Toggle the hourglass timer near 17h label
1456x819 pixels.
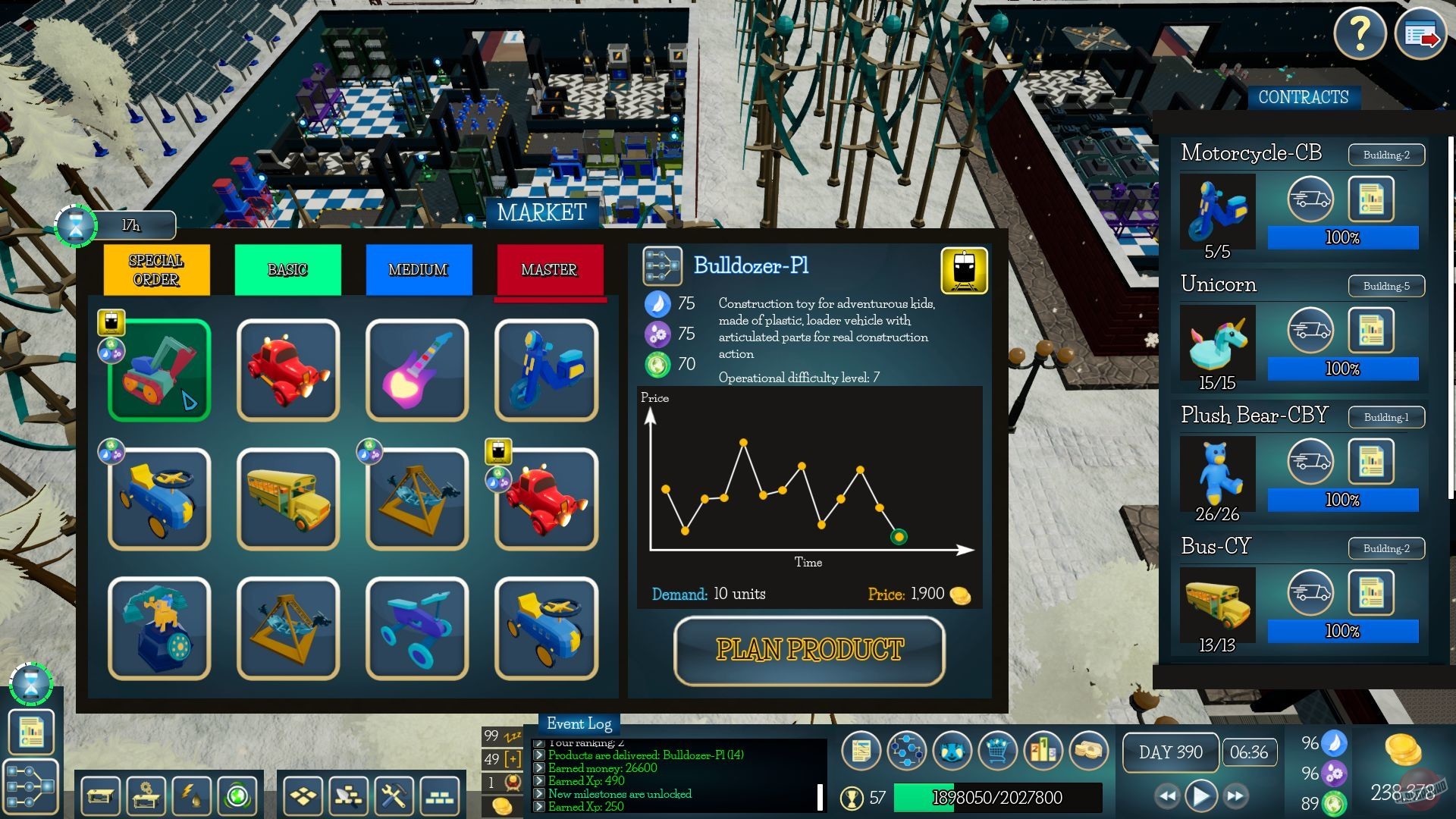(76, 224)
